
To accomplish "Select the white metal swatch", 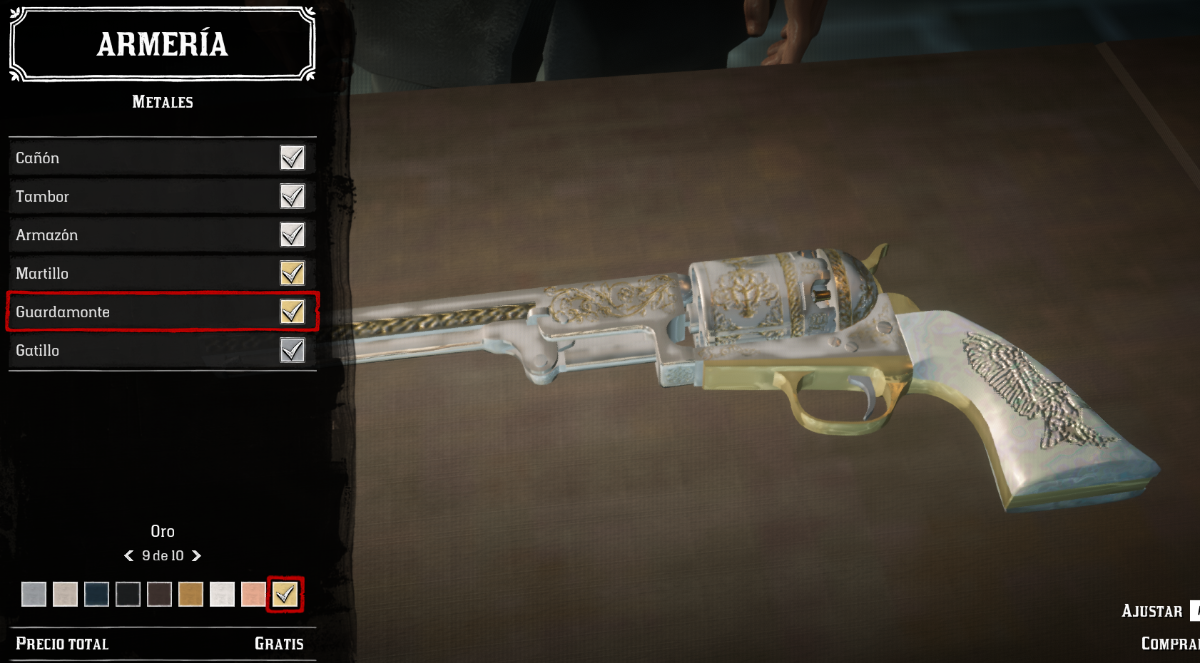I will pyautogui.click(x=222, y=595).
